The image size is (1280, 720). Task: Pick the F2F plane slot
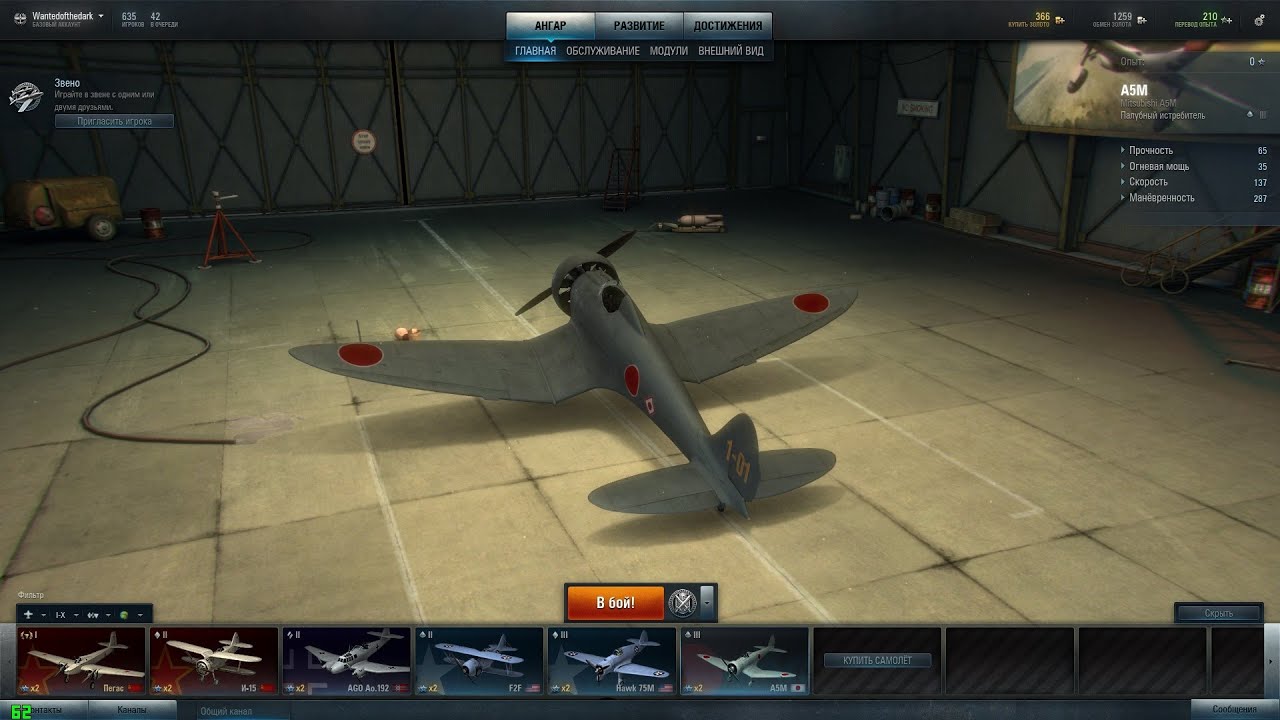(x=478, y=661)
